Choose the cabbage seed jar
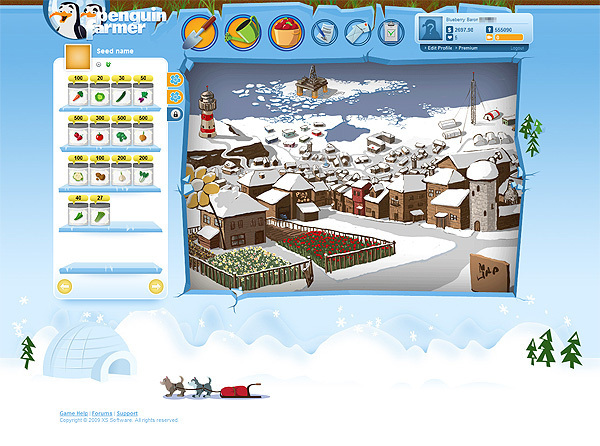This screenshot has width=600, height=446. point(100,97)
